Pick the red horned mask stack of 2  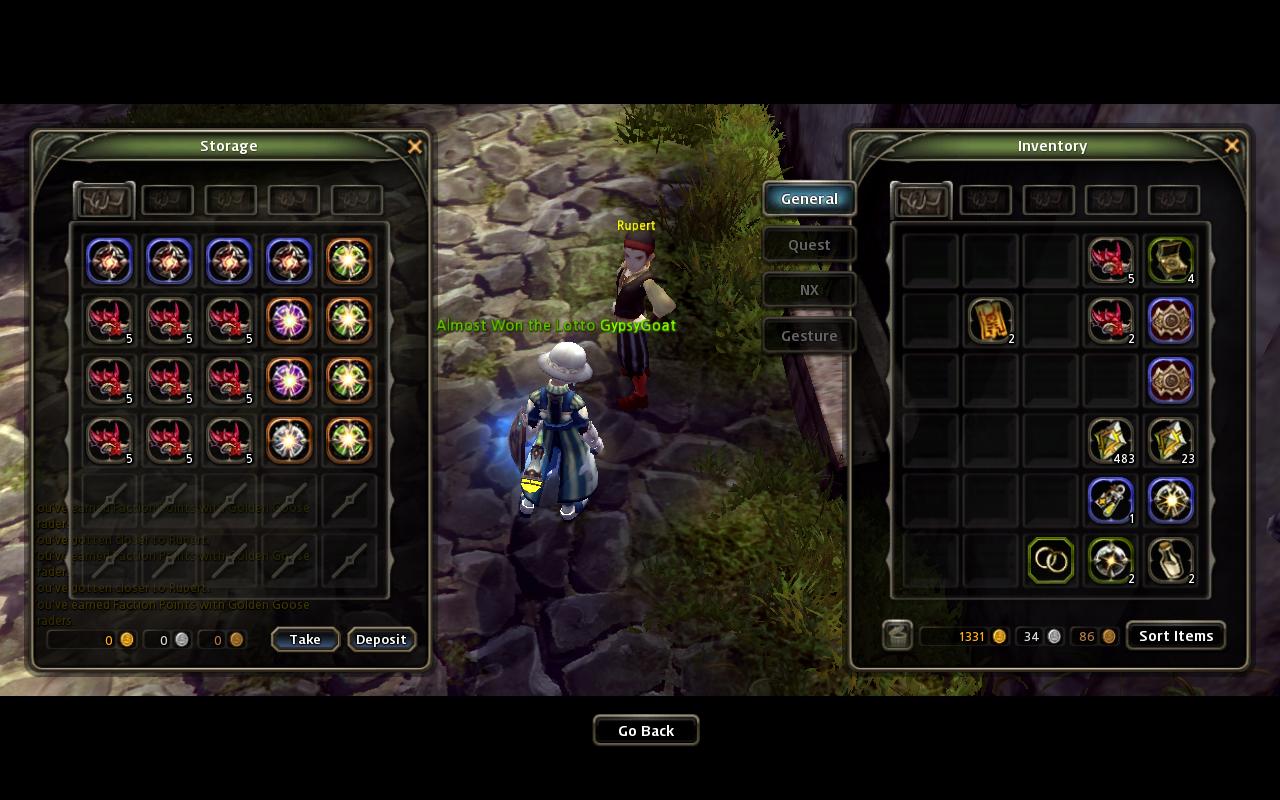tap(1110, 320)
